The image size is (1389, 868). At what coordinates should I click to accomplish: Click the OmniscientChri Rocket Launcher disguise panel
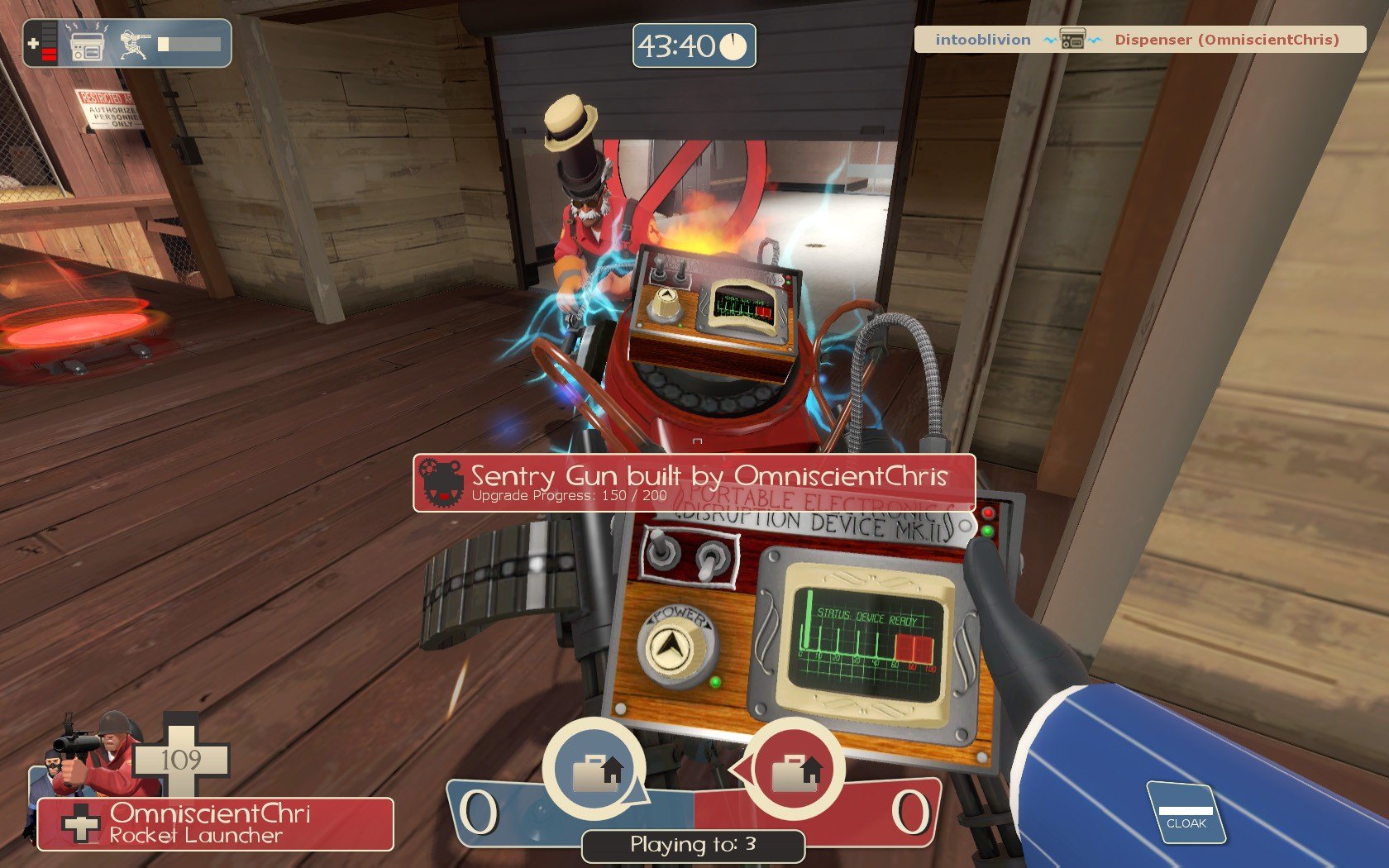tap(215, 823)
